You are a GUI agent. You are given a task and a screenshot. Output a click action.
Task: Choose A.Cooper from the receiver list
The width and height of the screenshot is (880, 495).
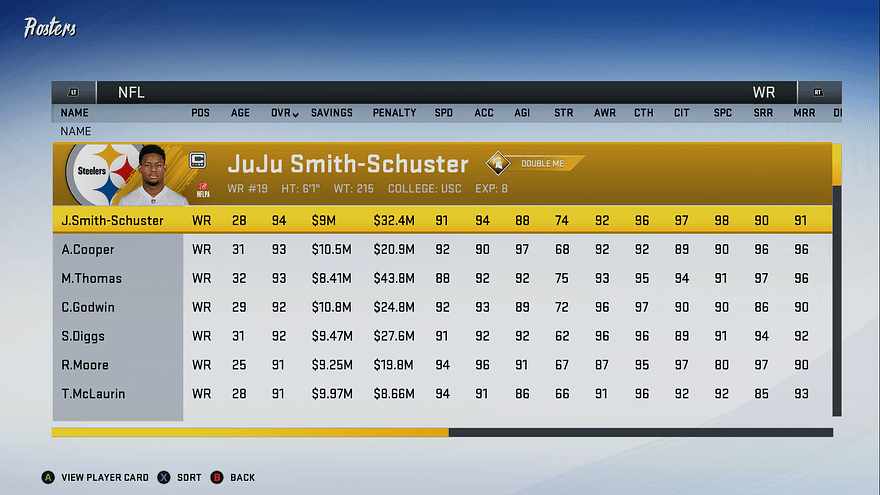[x=88, y=249]
